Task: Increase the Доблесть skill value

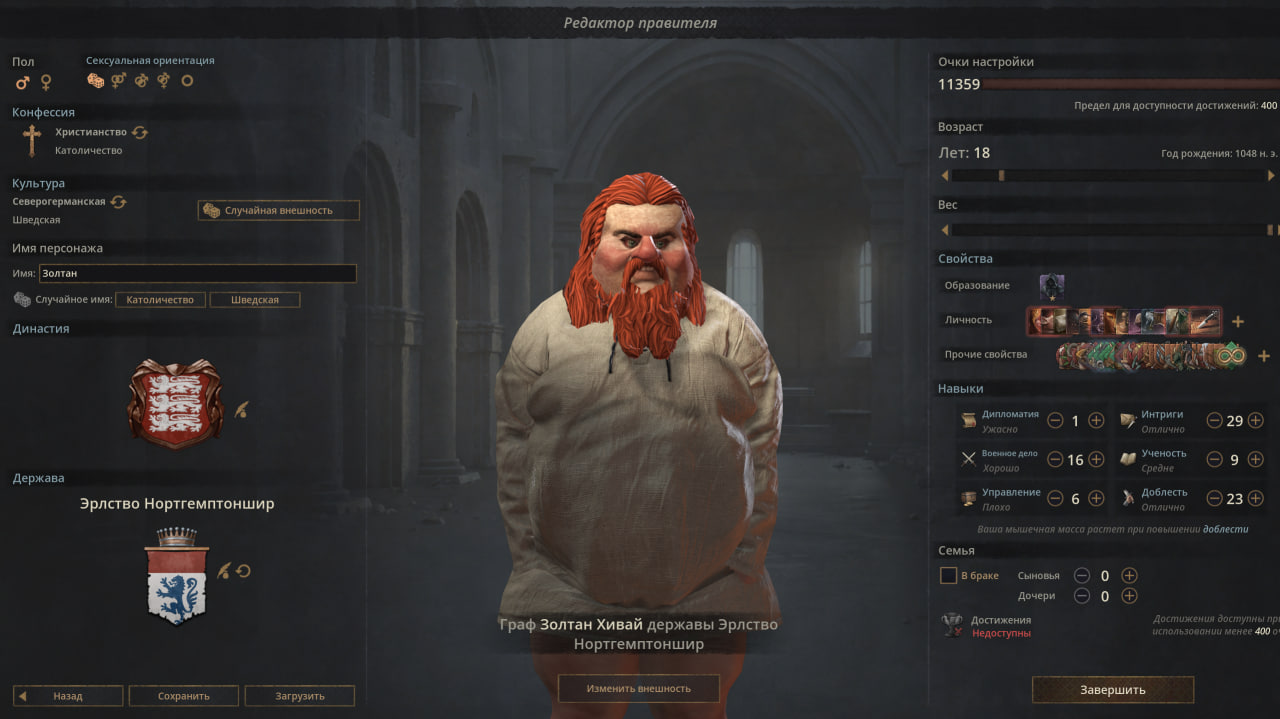Action: point(1256,499)
